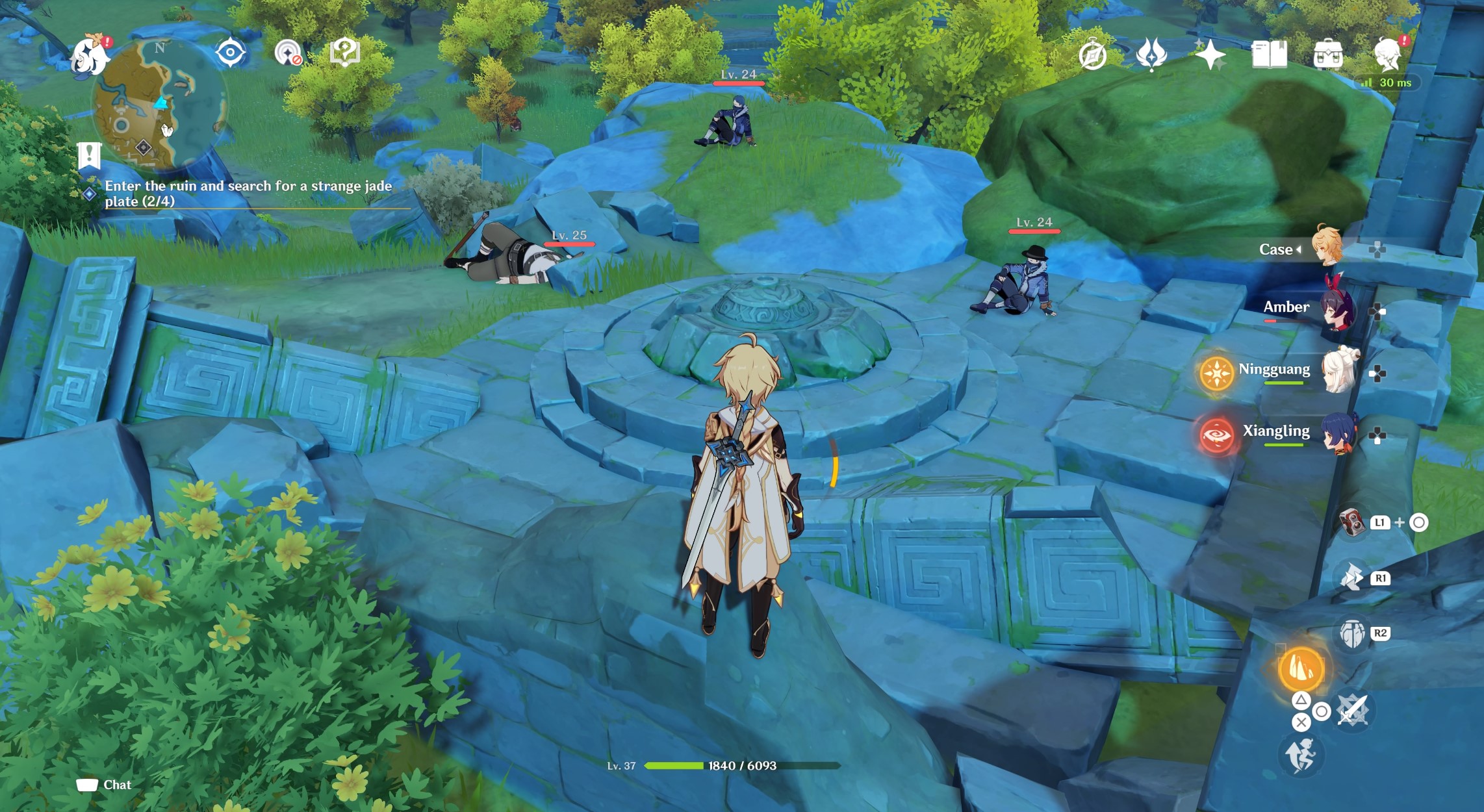Select the active character Case portrait
Screen dimensions: 1484x812
pyautogui.click(x=1325, y=246)
